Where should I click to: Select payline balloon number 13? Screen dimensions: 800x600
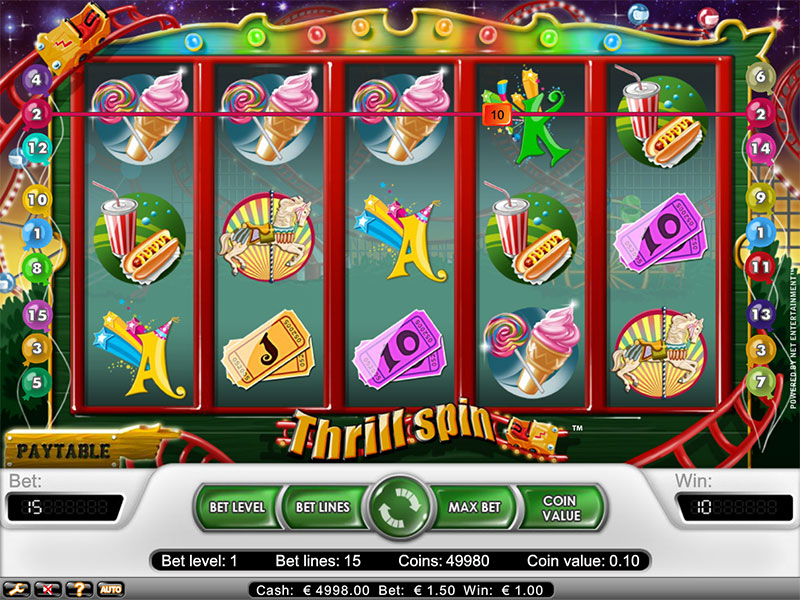pos(761,314)
